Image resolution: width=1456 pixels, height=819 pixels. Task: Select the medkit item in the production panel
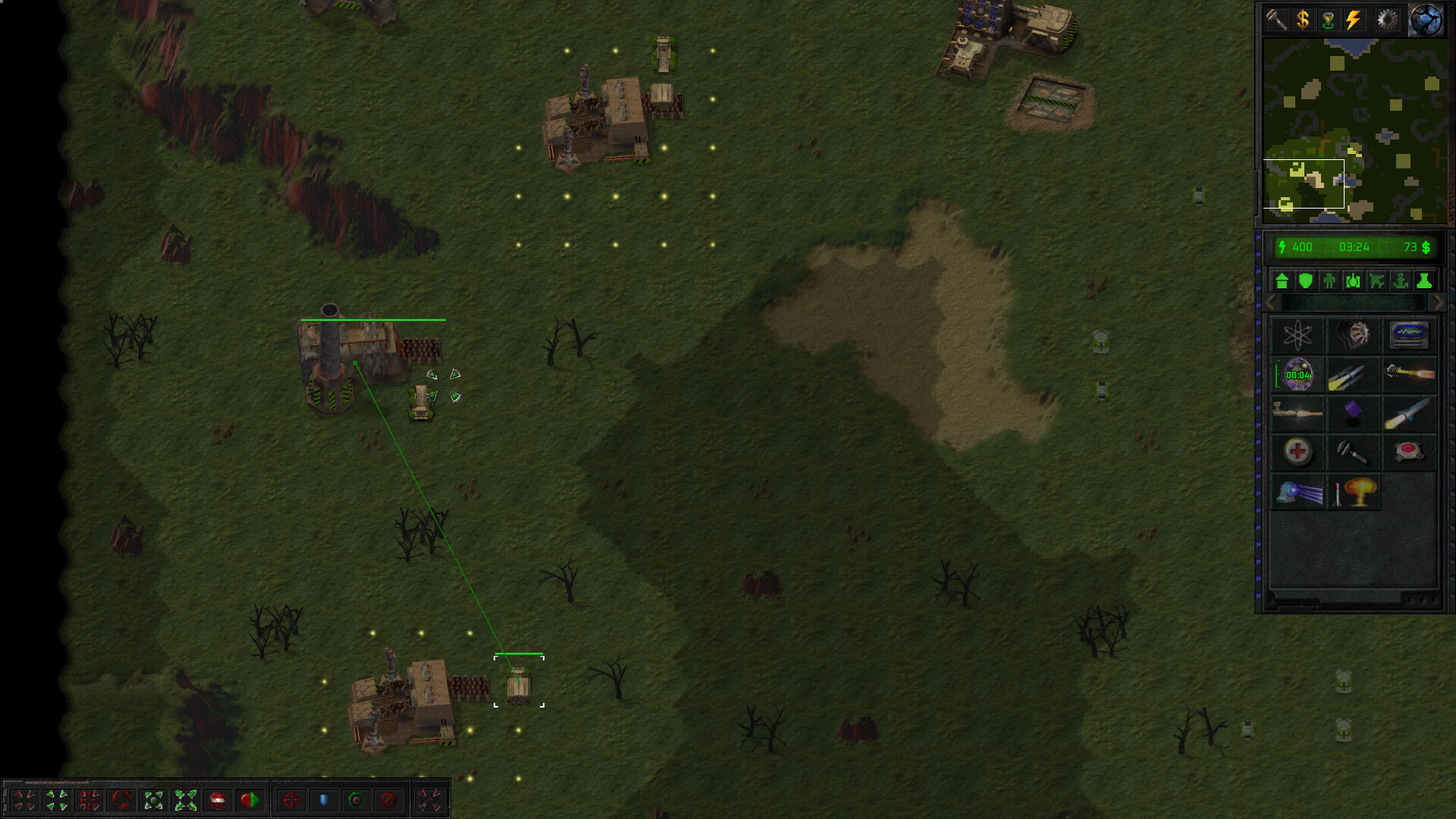coord(1298,451)
